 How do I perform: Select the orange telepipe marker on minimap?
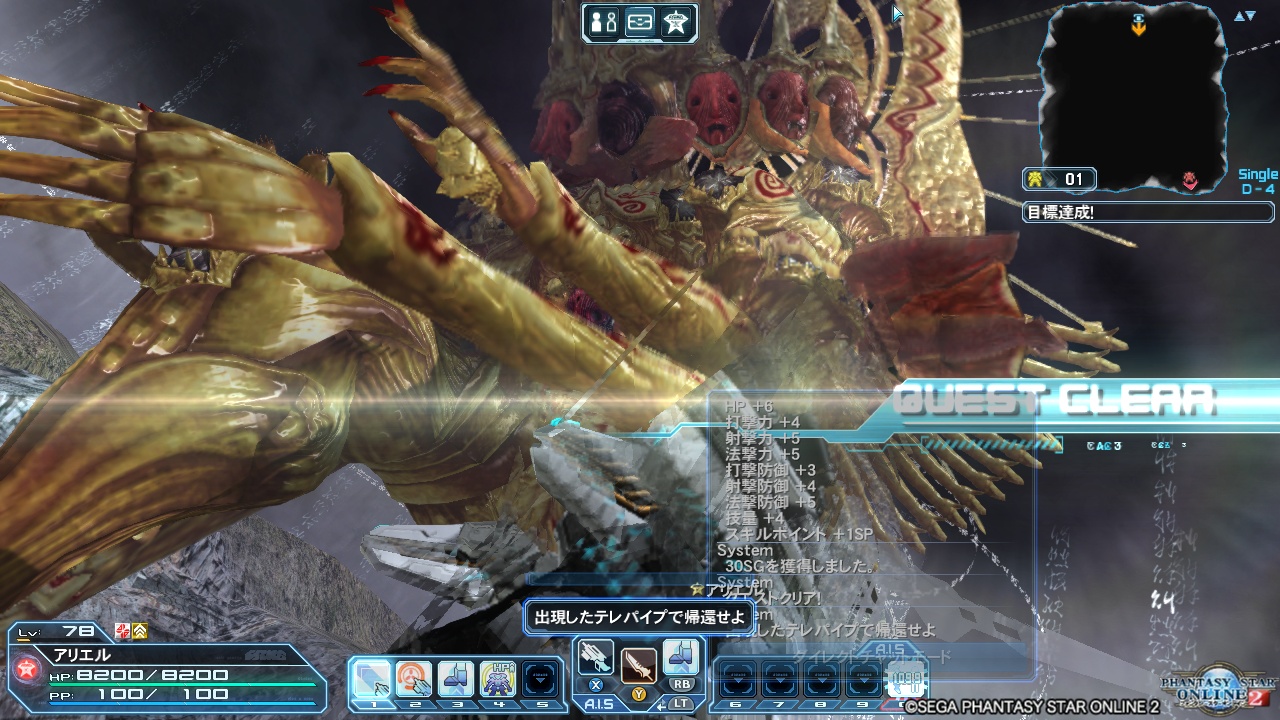[x=1138, y=25]
